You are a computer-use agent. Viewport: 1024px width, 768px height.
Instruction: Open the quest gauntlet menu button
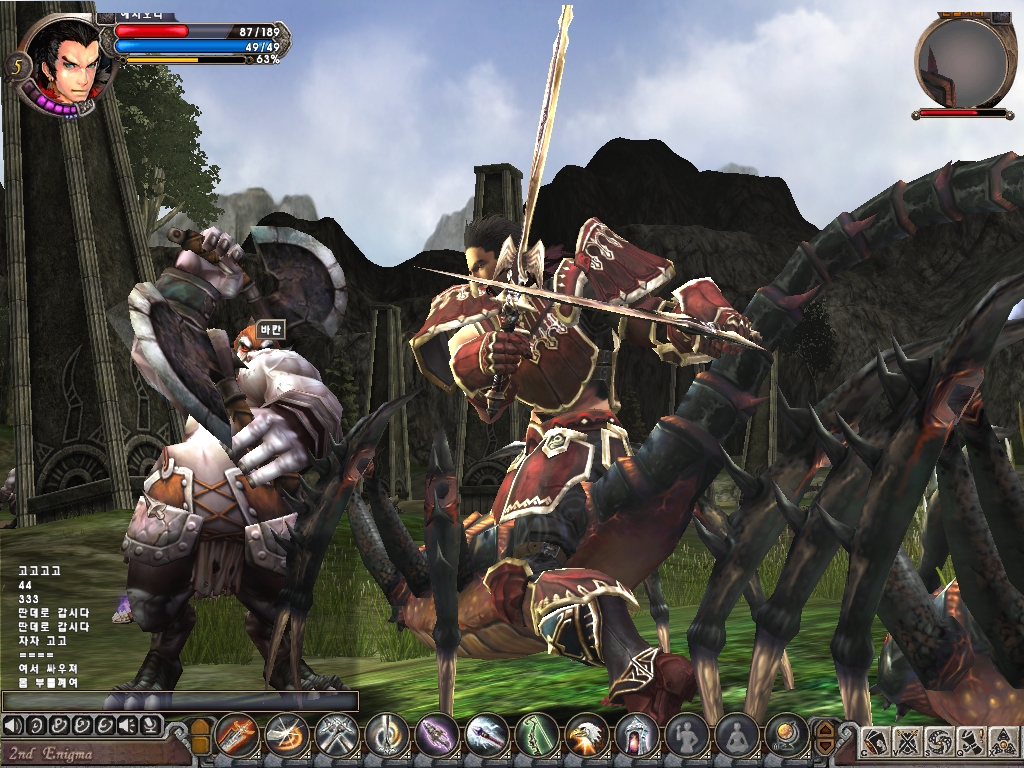pyautogui.click(x=970, y=742)
